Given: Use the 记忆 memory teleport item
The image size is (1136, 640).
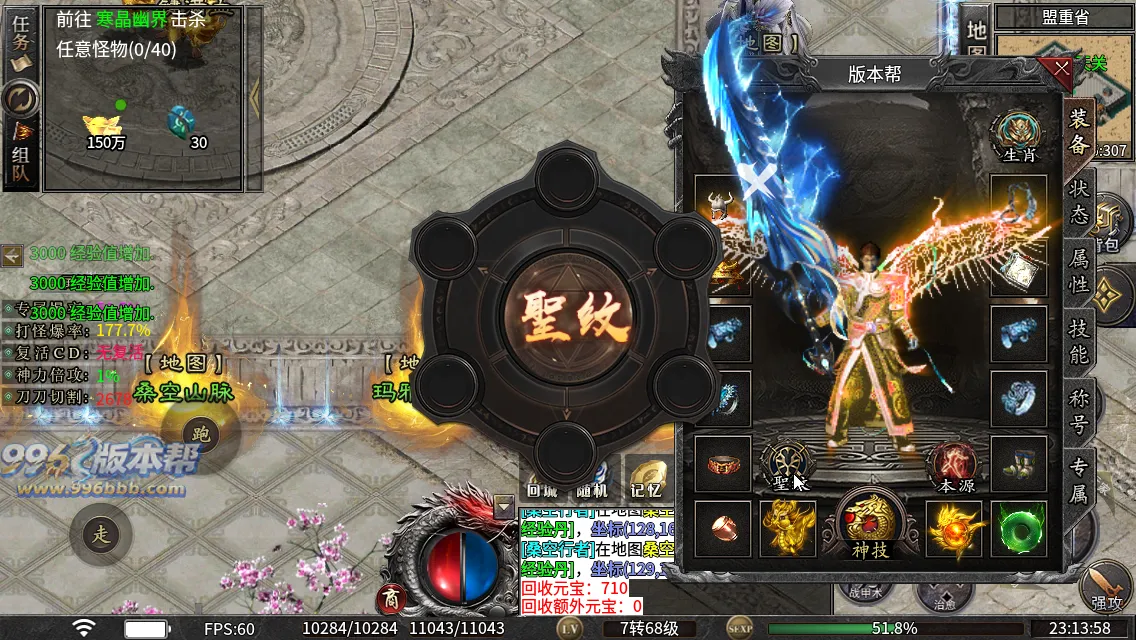Looking at the screenshot, I should pyautogui.click(x=646, y=478).
